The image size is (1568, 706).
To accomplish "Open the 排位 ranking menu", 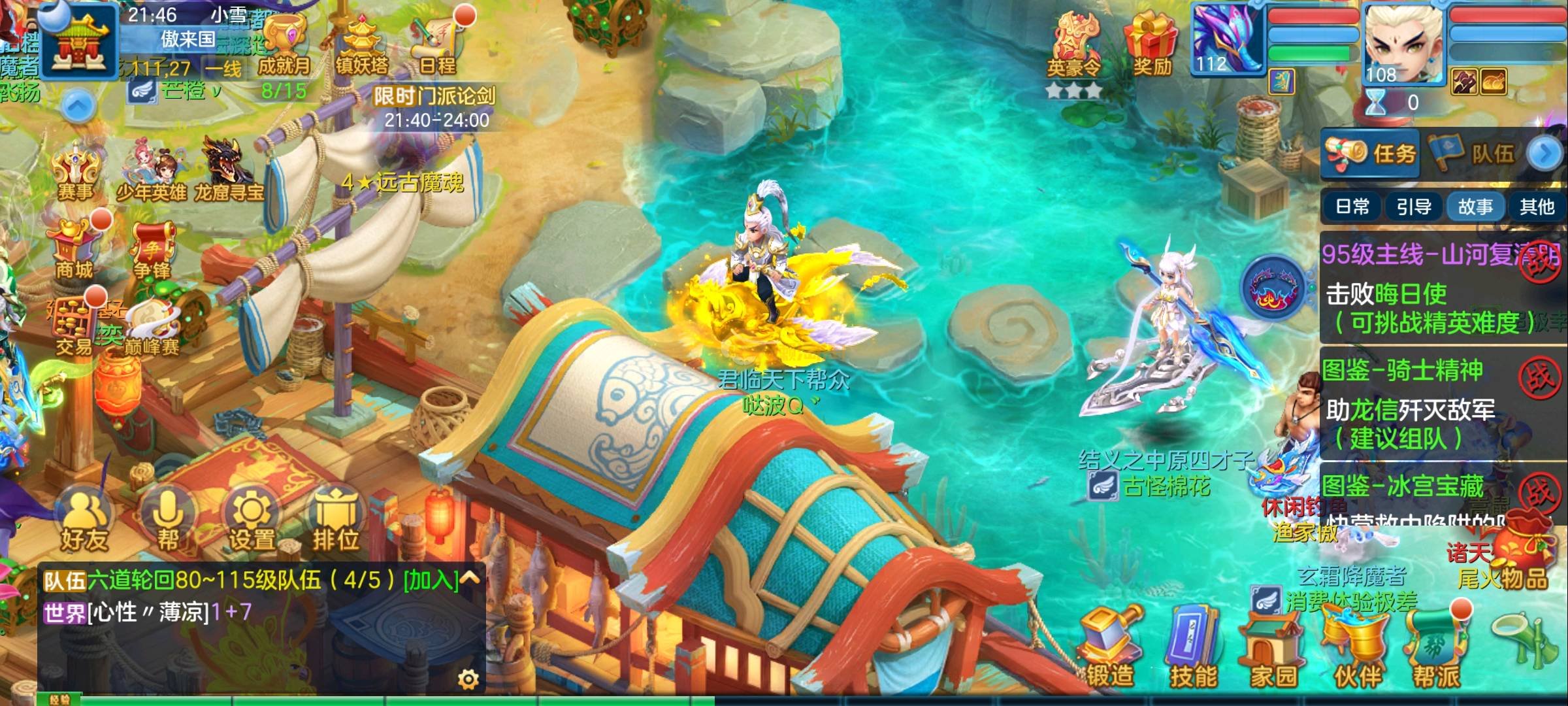I will point(336,524).
